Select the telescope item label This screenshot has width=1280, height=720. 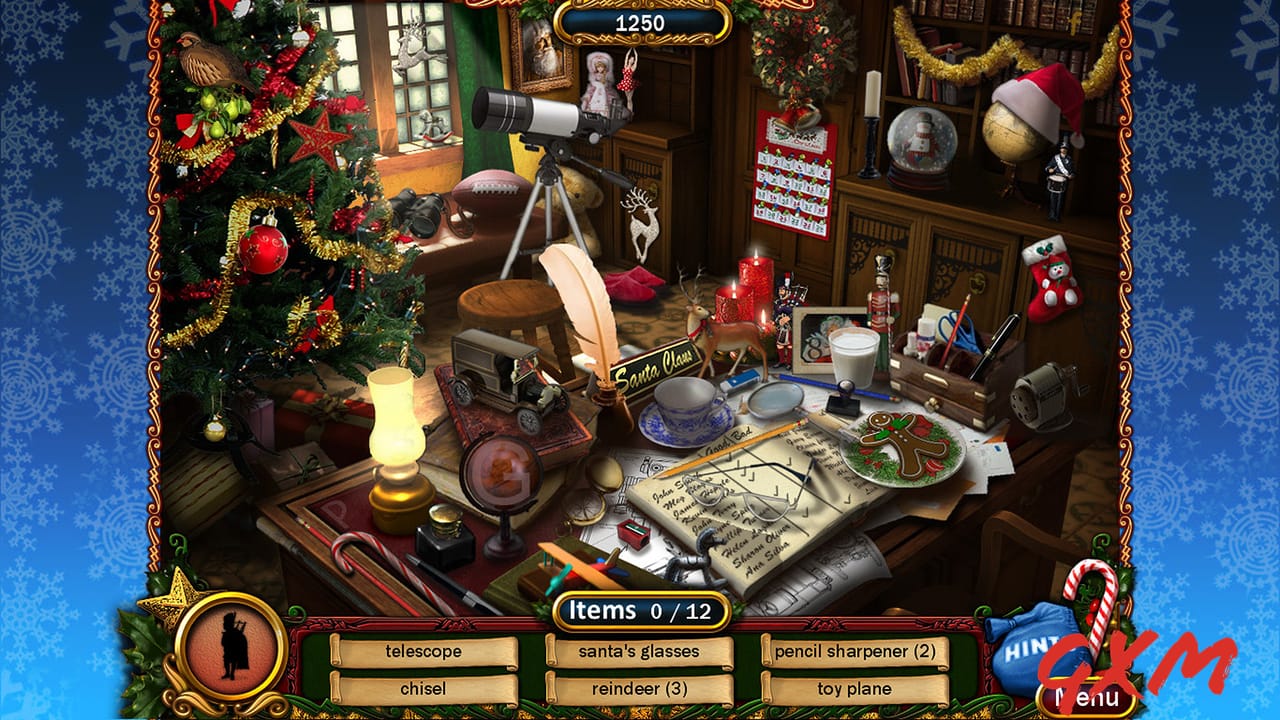(x=421, y=650)
